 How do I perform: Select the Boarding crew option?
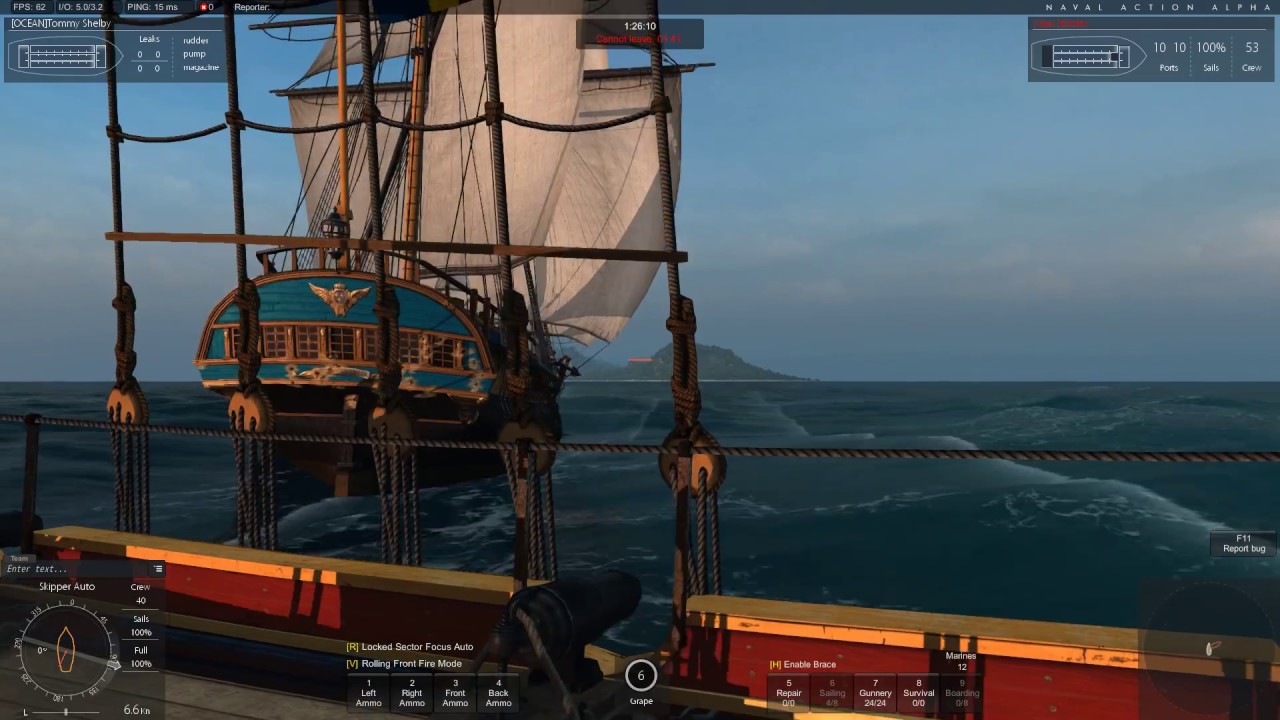962,693
